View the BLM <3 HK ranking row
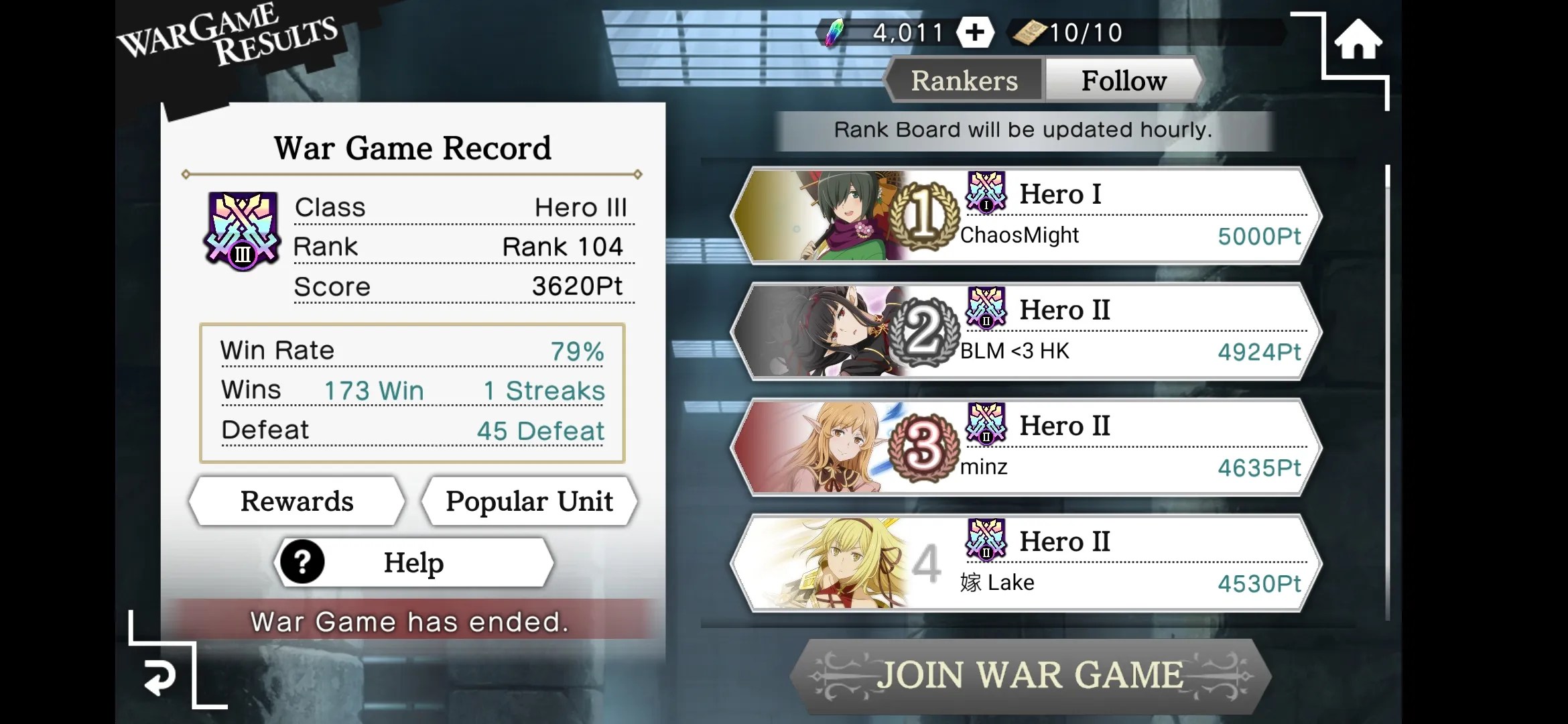 1025,332
